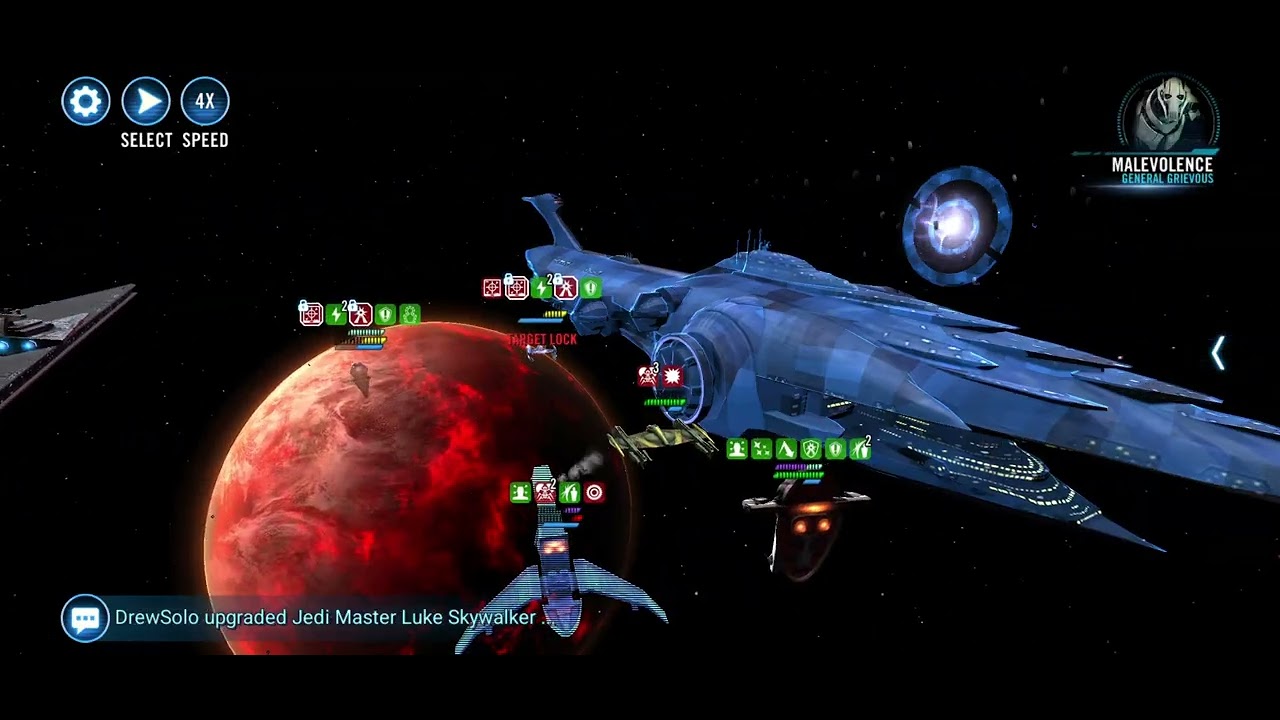Open the guild chat bubble icon
The width and height of the screenshot is (1280, 720).
[x=85, y=618]
